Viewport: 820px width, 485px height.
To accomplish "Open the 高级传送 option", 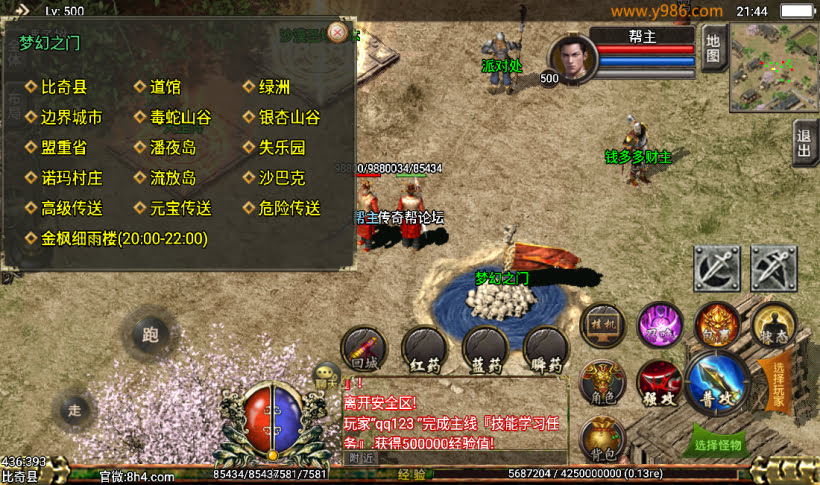I will [71, 208].
